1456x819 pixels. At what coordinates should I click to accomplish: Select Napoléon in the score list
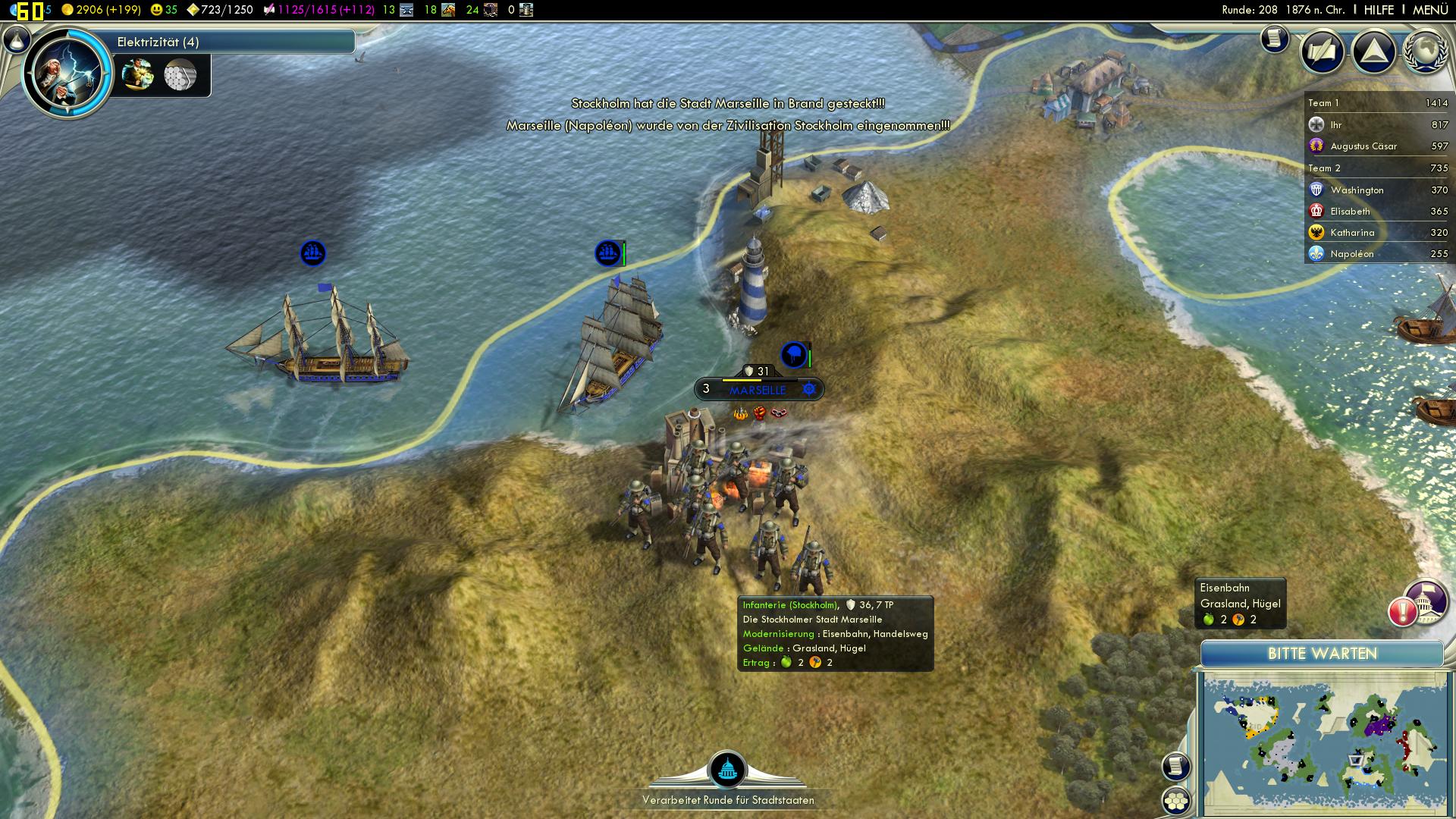click(x=1351, y=254)
